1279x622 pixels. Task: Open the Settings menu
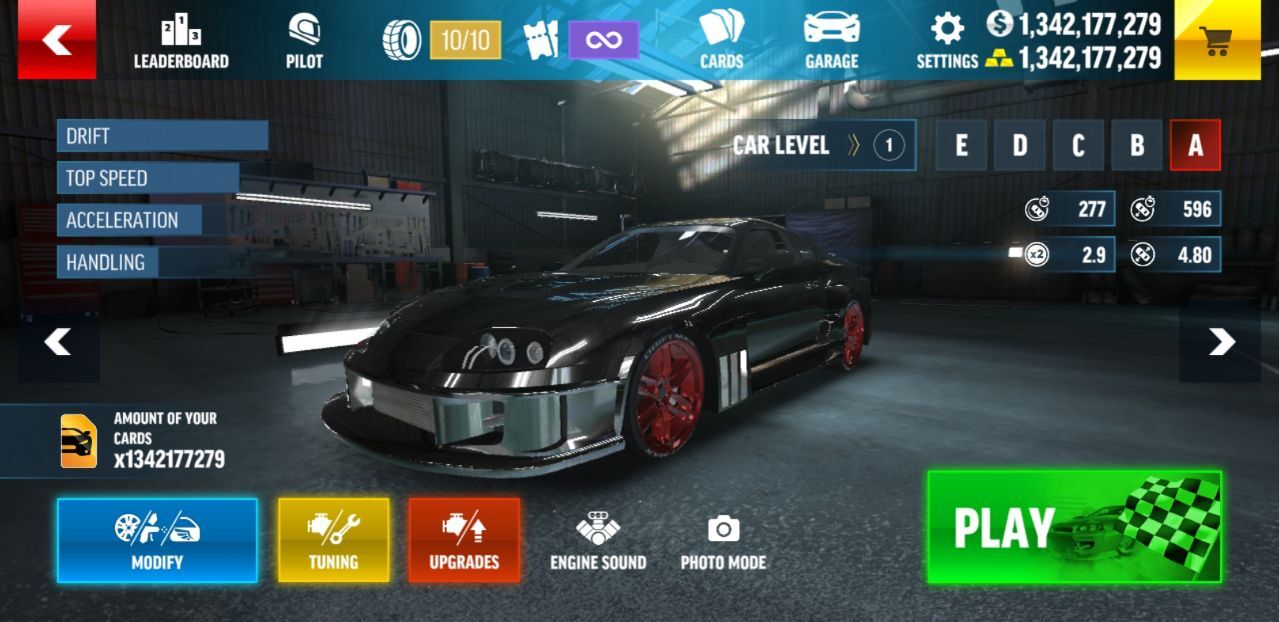[x=947, y=43]
